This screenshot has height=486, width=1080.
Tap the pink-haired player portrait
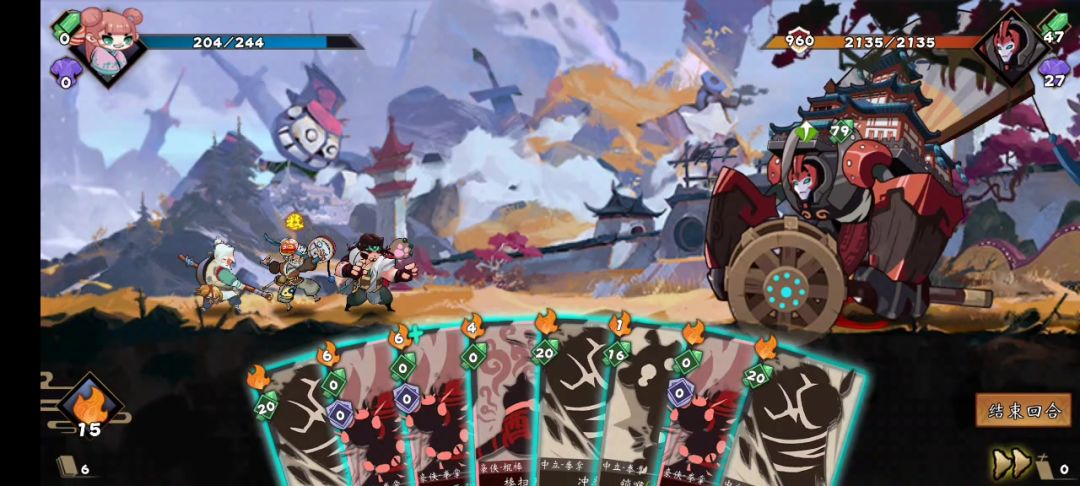click(x=105, y=40)
